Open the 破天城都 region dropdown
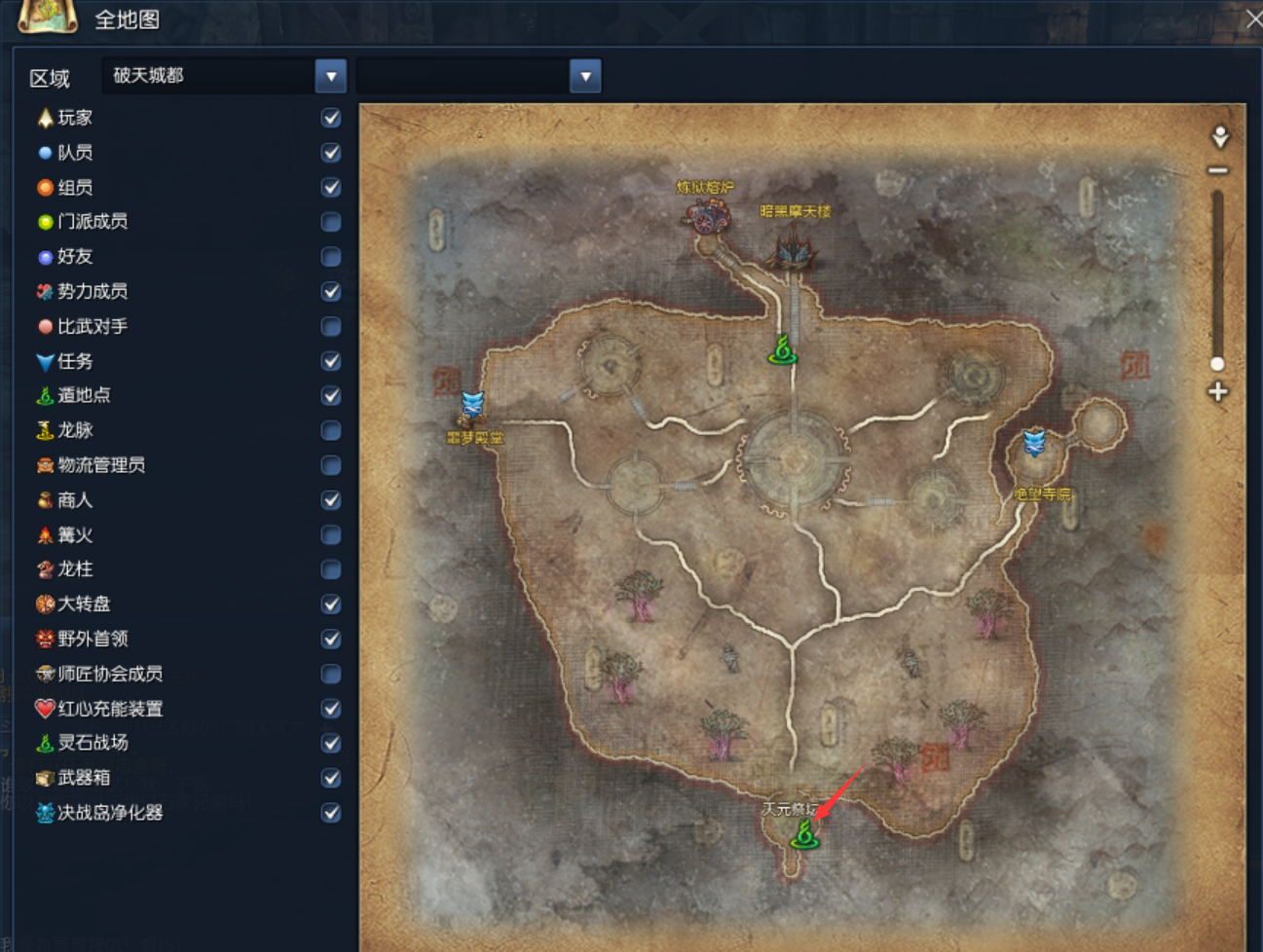Viewport: 1263px width, 952px height. (331, 76)
